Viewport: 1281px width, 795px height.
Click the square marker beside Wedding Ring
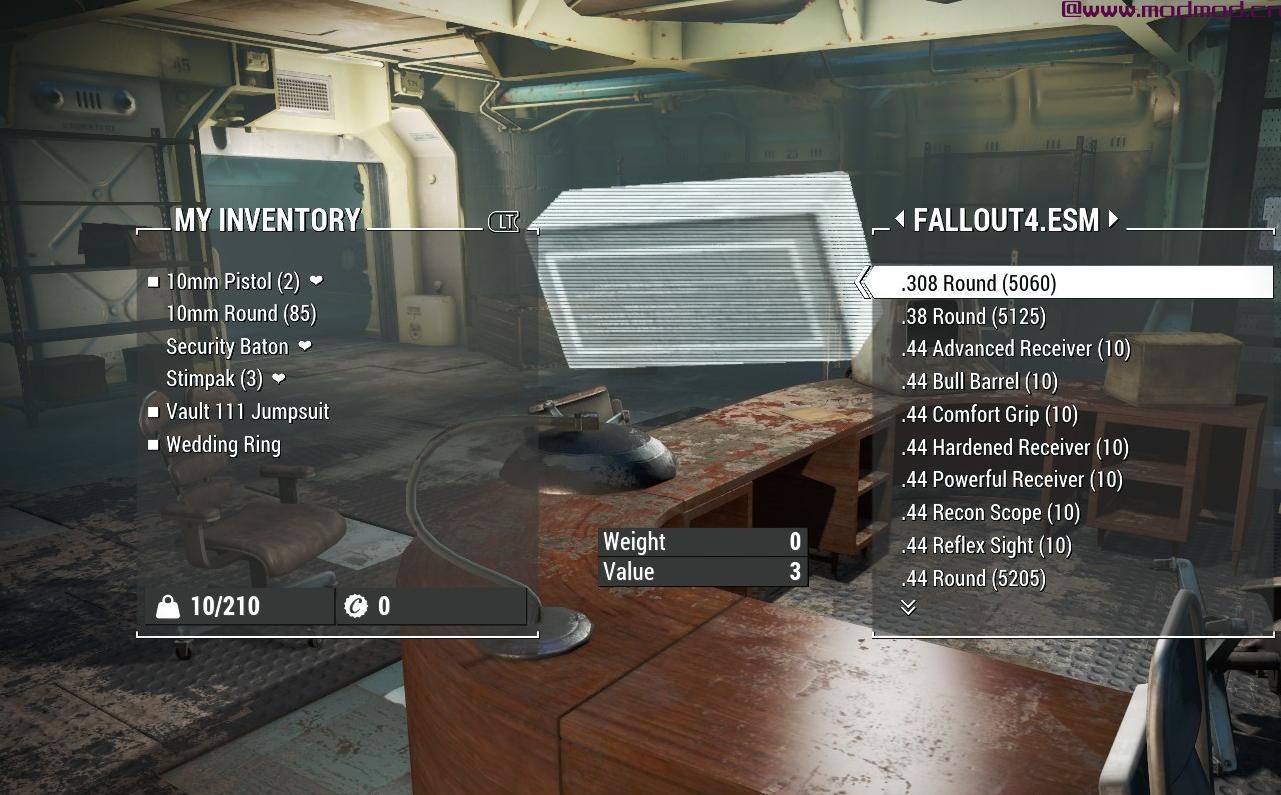(x=155, y=444)
